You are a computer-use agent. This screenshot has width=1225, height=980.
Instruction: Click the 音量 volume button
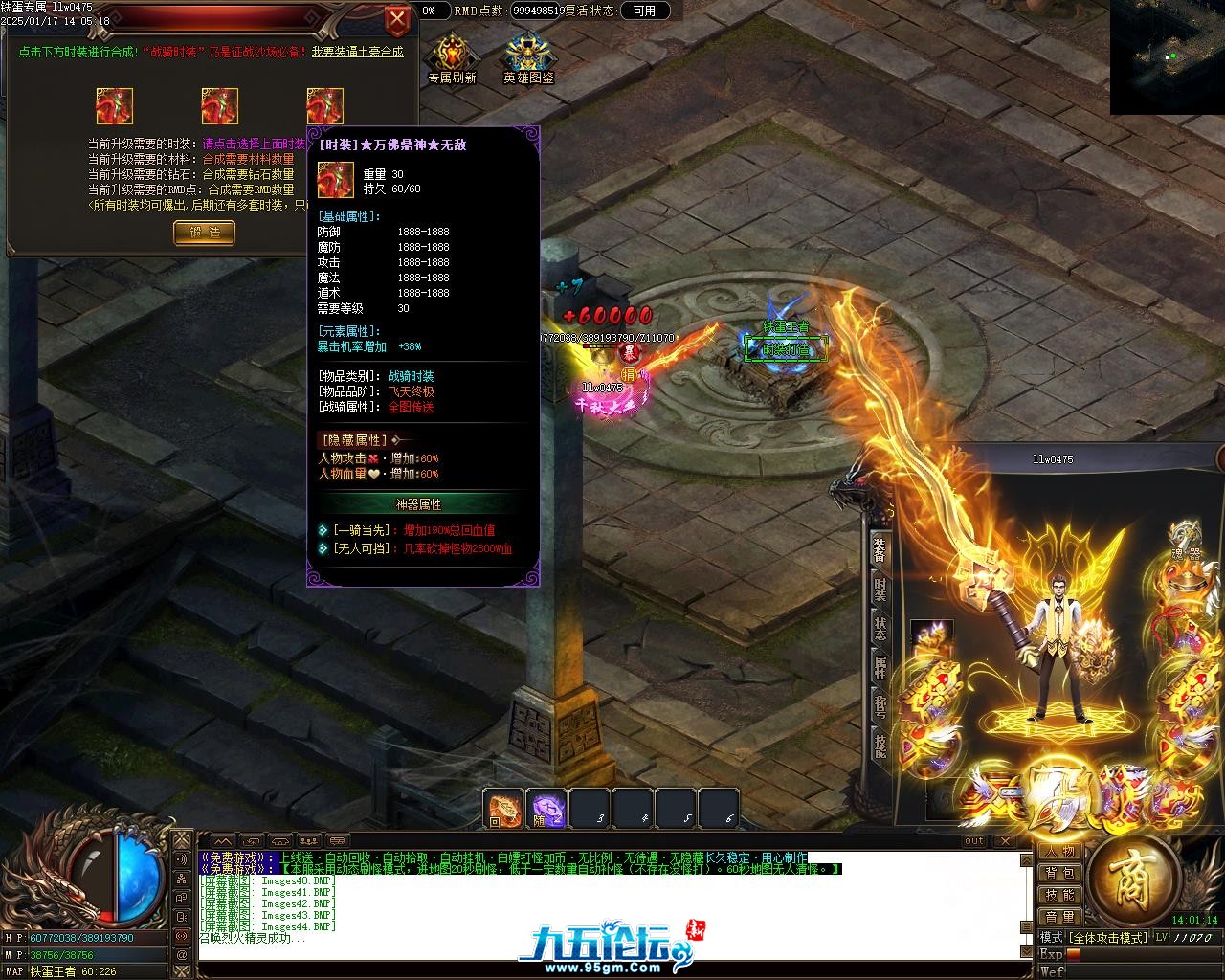[x=1059, y=917]
